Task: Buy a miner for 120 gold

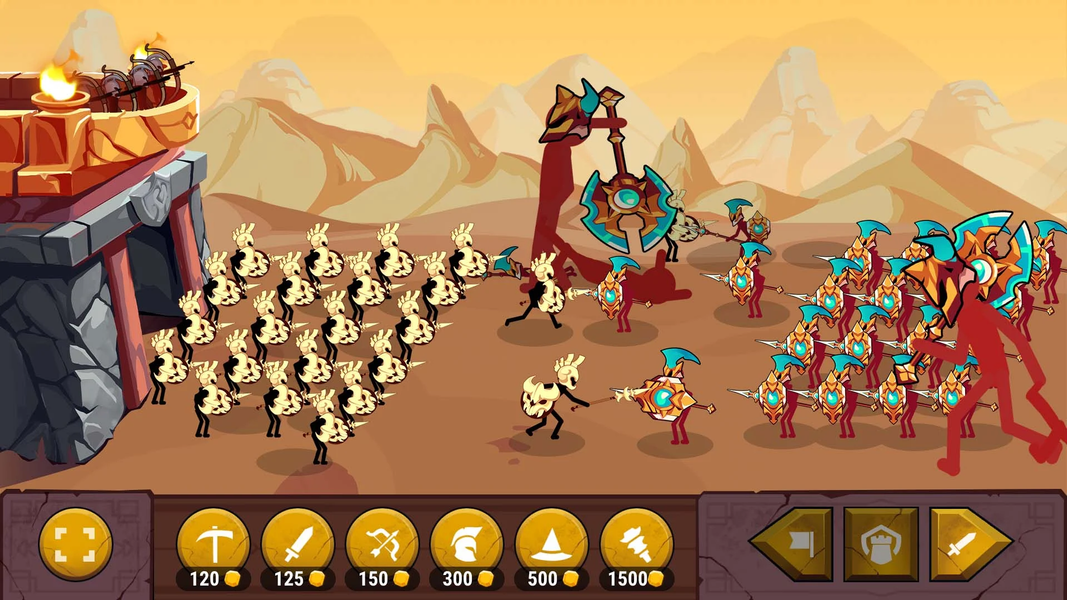Action: tap(213, 545)
